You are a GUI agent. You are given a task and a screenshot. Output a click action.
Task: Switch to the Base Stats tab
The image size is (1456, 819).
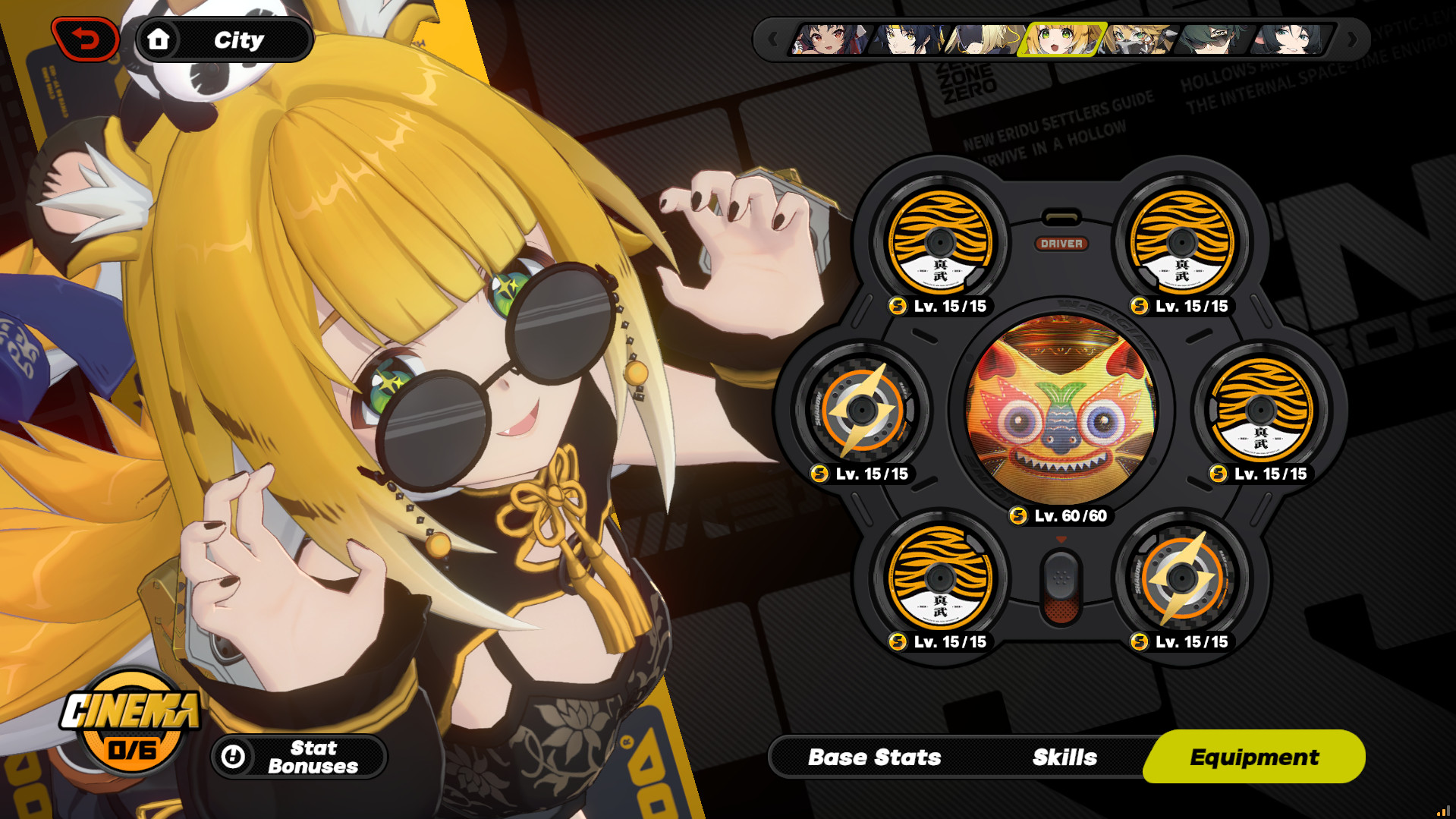pyautogui.click(x=874, y=756)
